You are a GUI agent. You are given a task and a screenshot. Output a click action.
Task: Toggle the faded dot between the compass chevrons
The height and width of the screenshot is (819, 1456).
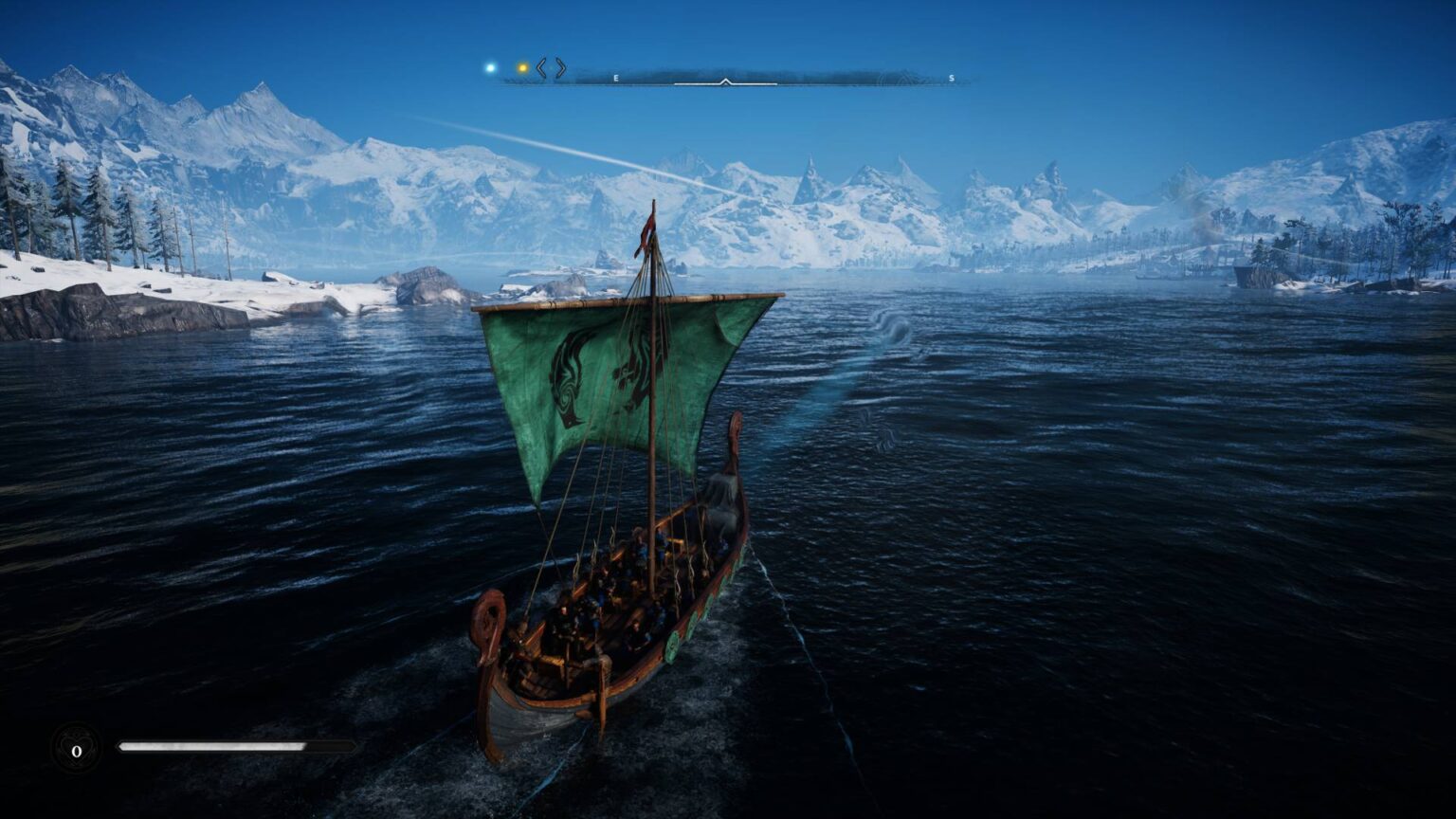pos(551,68)
